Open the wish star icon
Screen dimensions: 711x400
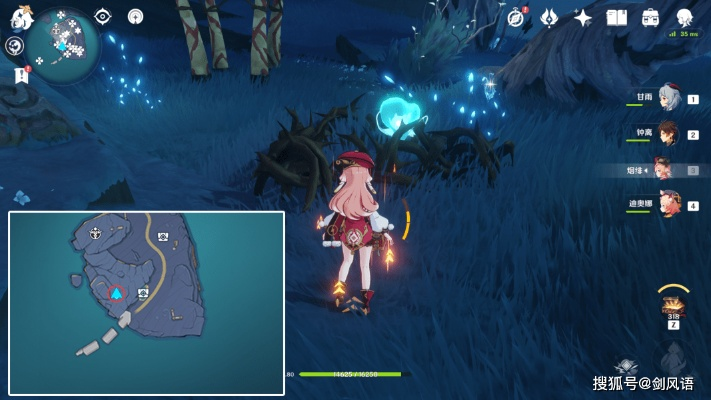tap(582, 17)
